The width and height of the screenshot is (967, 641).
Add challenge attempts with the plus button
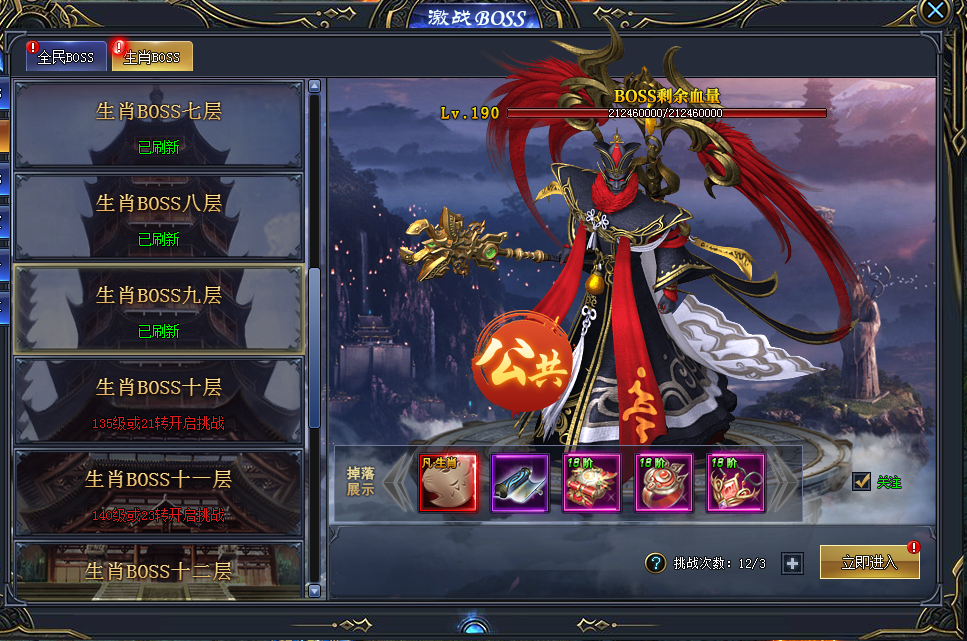(x=793, y=563)
